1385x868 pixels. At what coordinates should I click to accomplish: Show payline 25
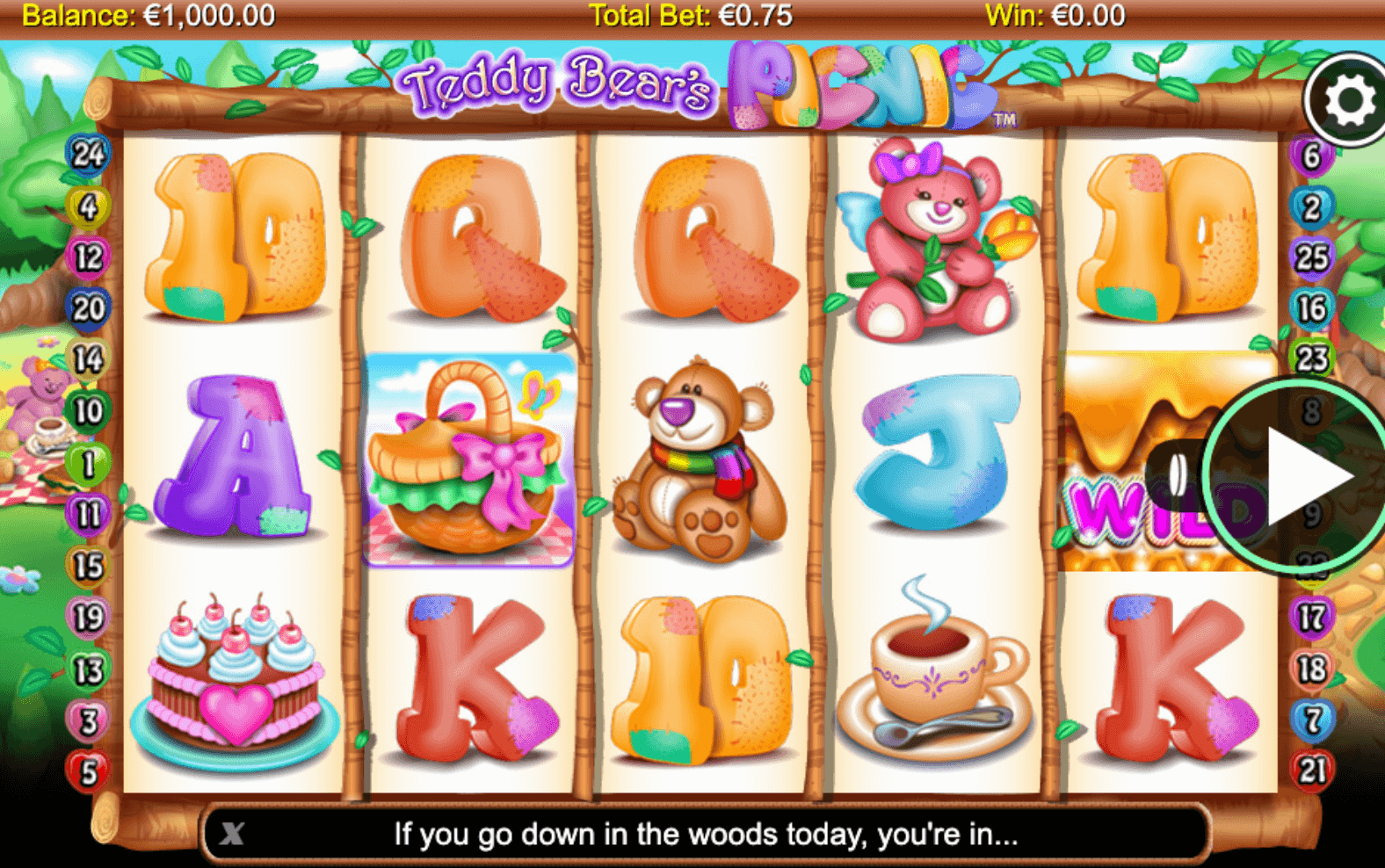pyautogui.click(x=1311, y=257)
